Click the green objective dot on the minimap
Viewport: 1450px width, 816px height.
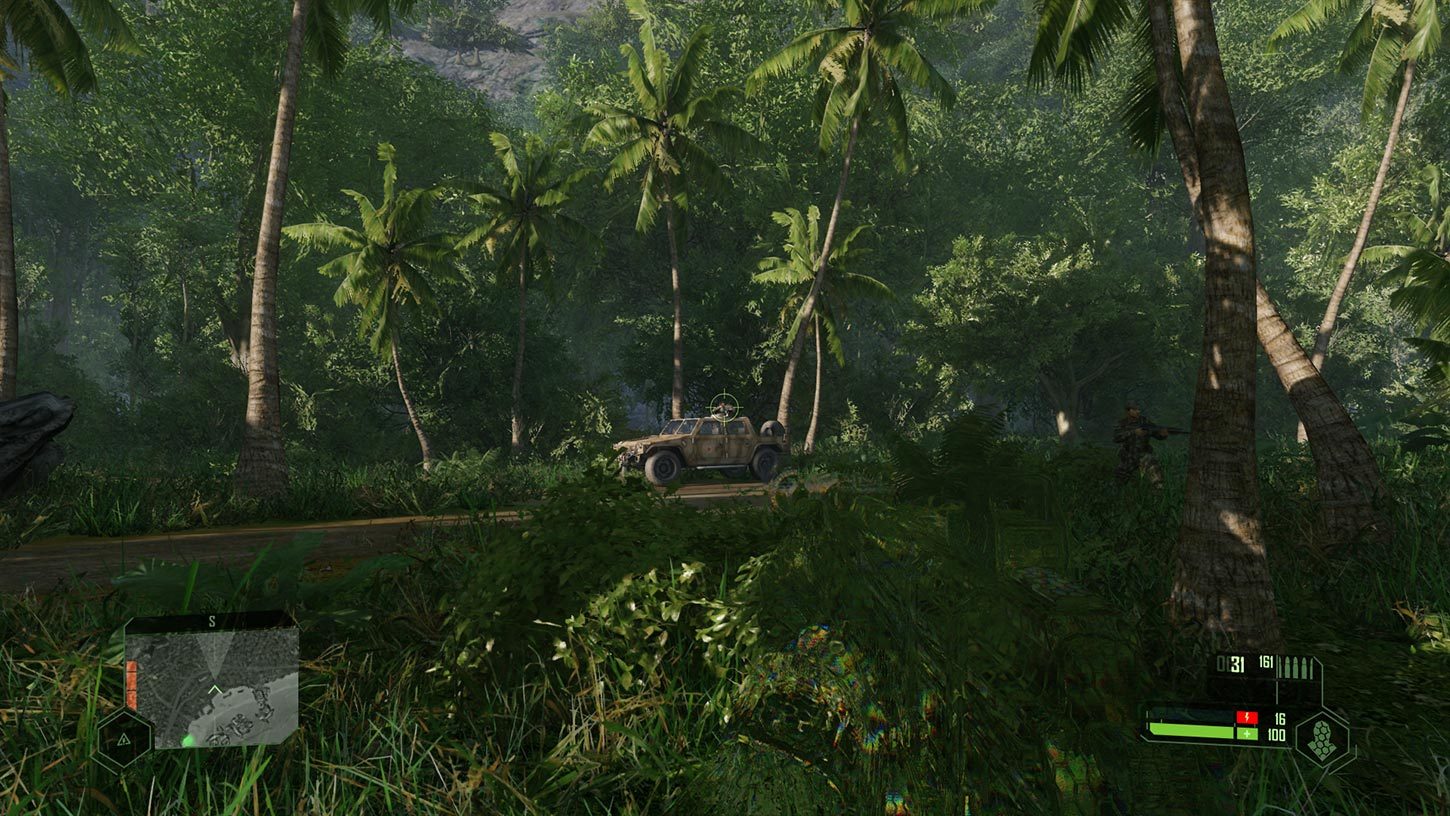click(x=187, y=740)
